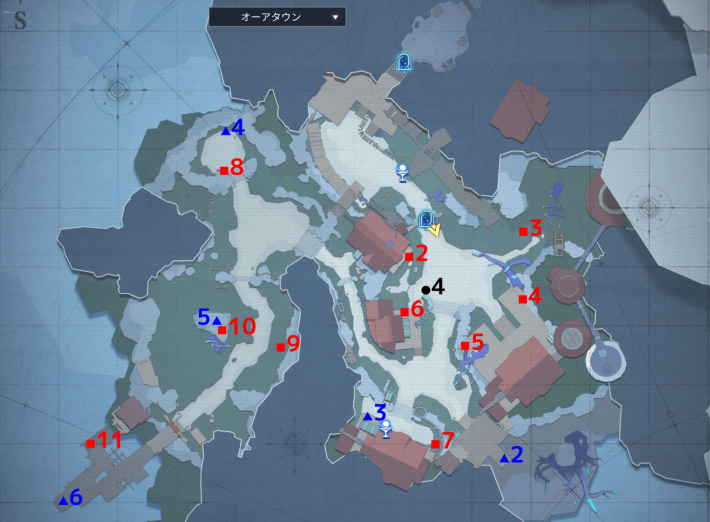Select red square marker 8

[224, 171]
